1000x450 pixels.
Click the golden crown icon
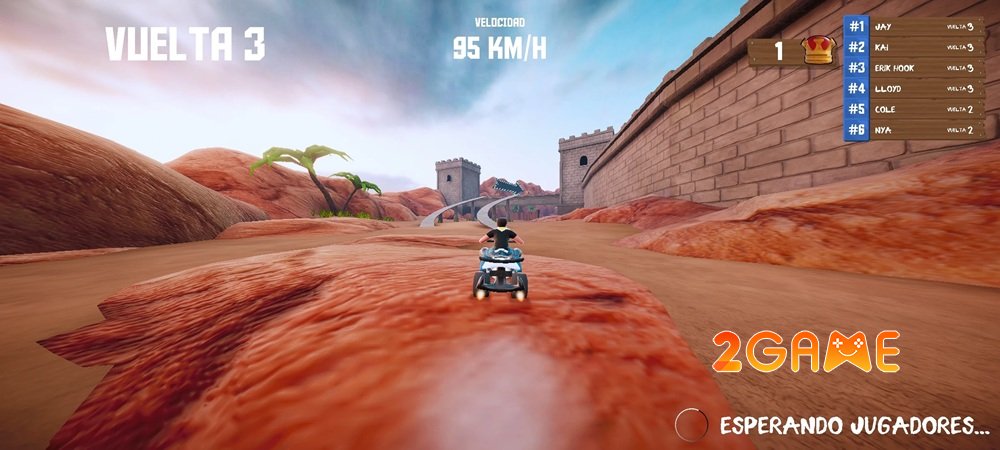[x=817, y=51]
